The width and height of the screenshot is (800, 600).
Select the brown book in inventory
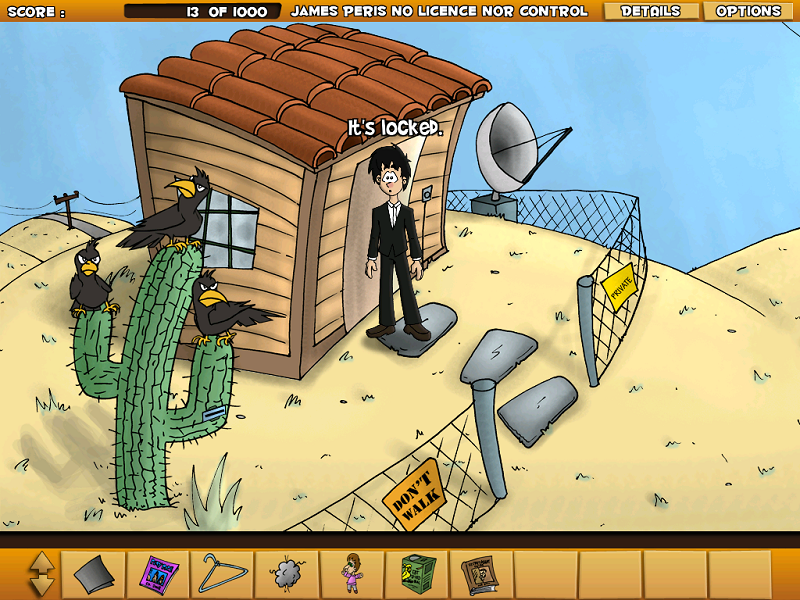point(480,575)
